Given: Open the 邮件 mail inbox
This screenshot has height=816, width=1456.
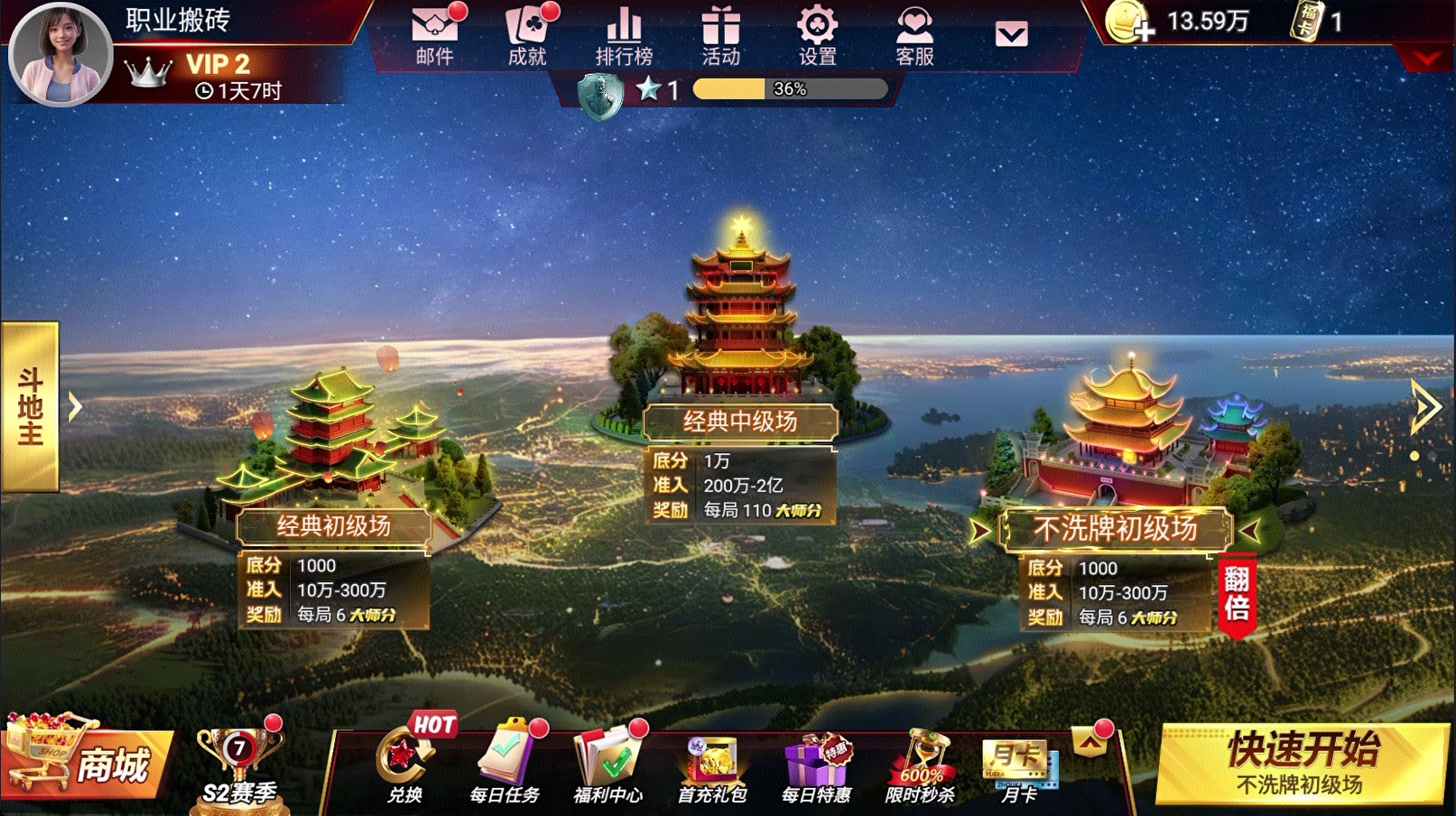Looking at the screenshot, I should [x=435, y=36].
